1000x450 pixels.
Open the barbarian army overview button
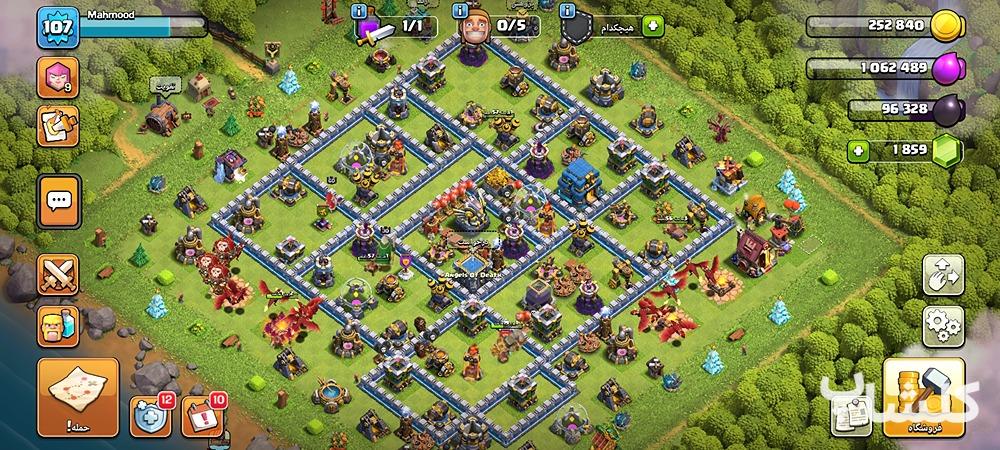click(58, 325)
